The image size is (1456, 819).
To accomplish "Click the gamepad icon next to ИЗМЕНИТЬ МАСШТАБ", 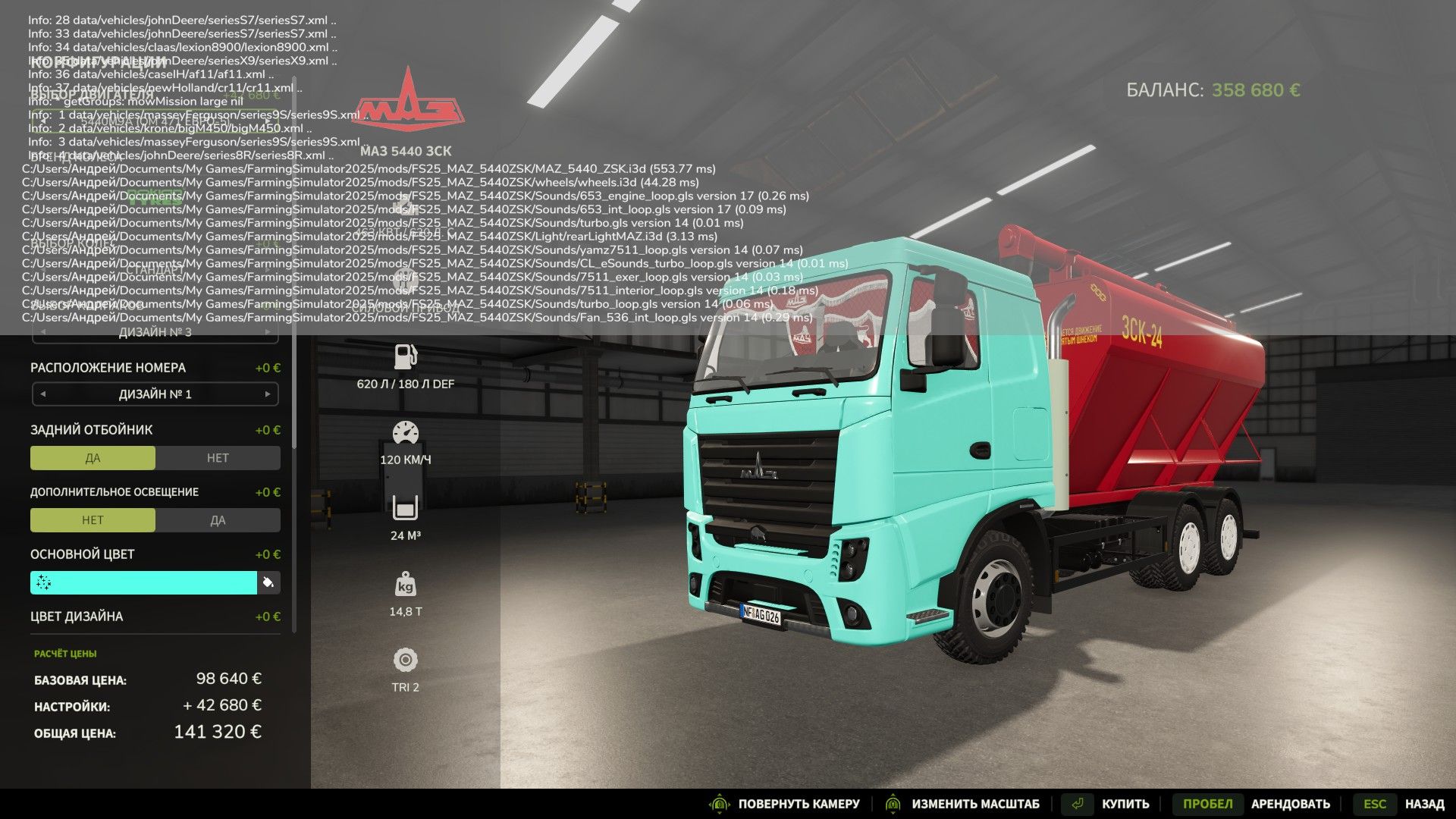I will (893, 803).
